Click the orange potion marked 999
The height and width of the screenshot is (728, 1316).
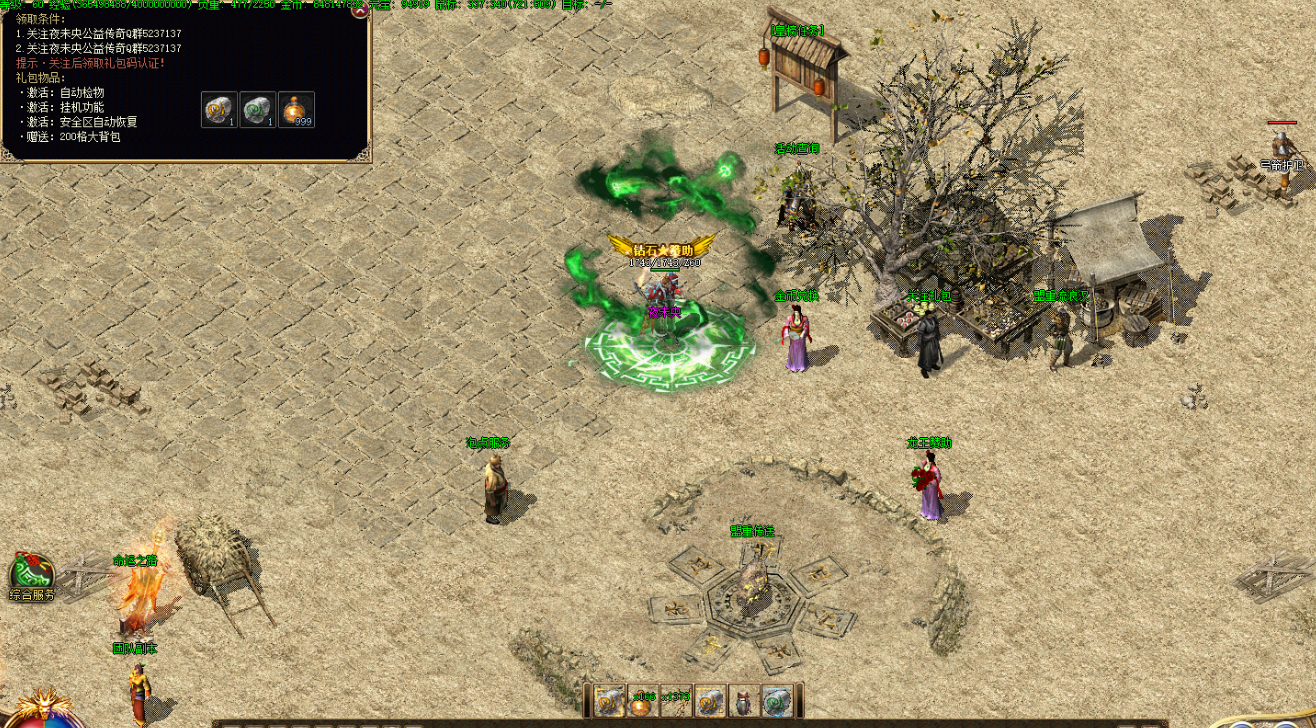296,109
